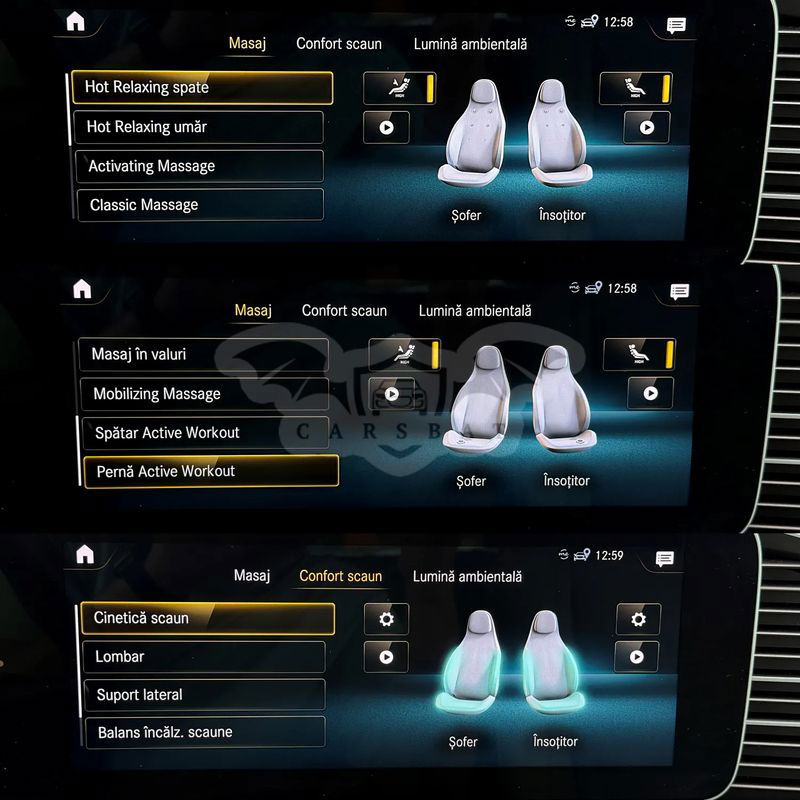Select the Masaj în valuri program

(203, 354)
